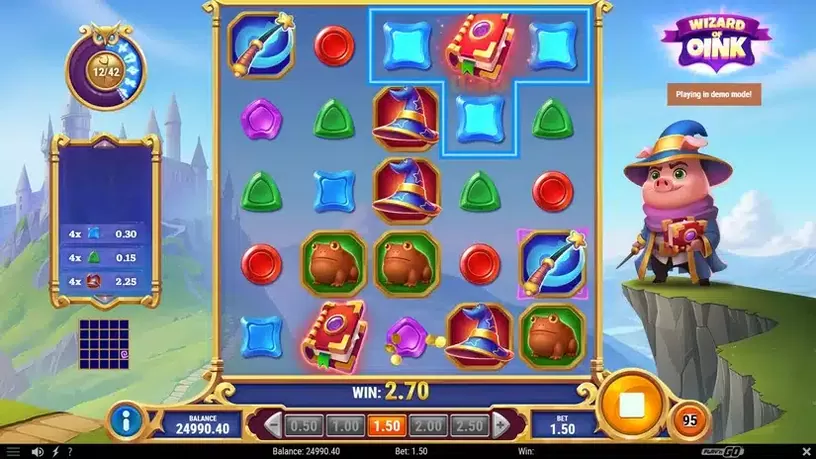Select the highlighted 1.50 bet
This screenshot has width=816, height=459.
(x=387, y=425)
